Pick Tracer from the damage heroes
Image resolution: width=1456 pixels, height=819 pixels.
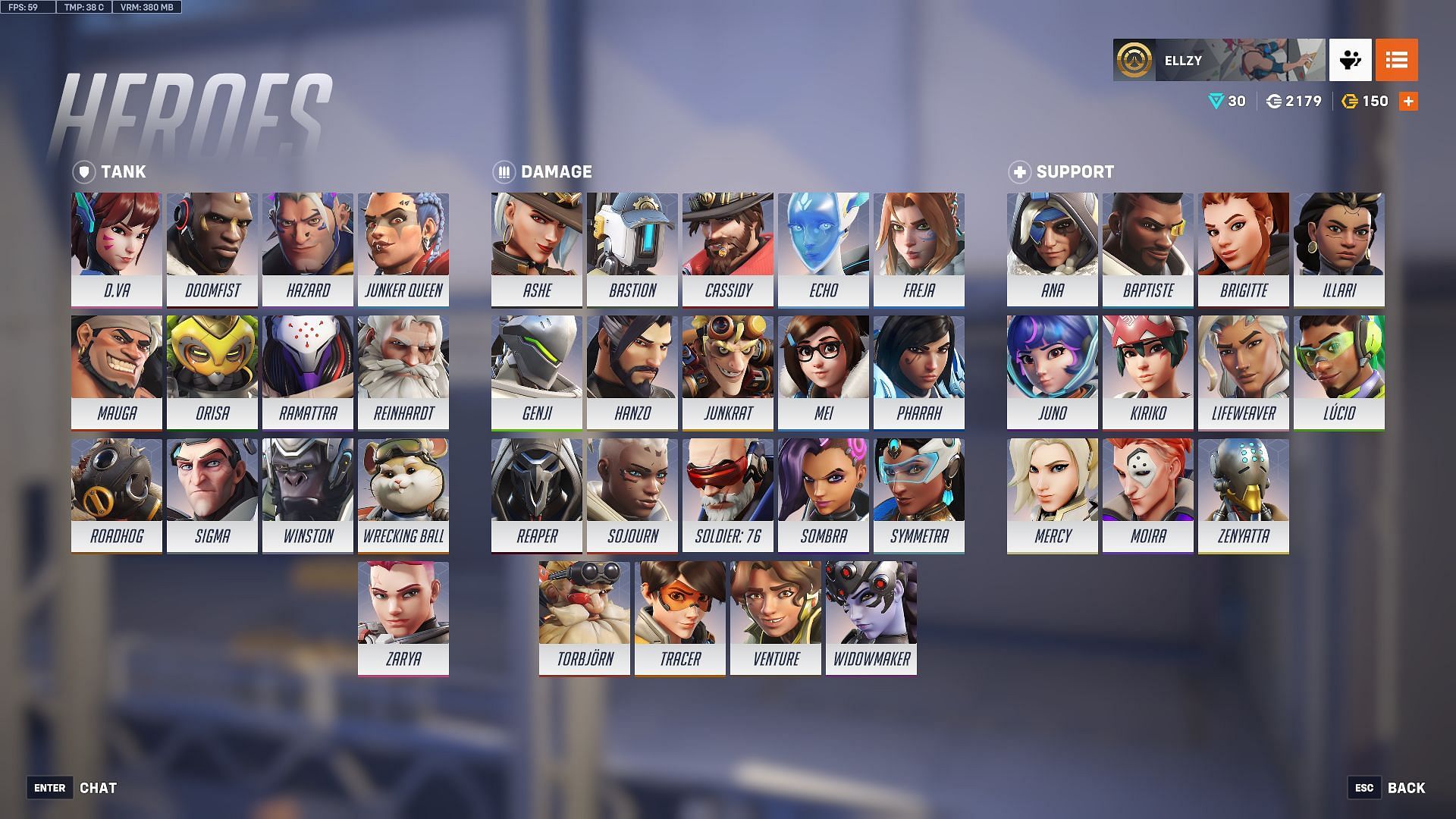[x=679, y=617]
